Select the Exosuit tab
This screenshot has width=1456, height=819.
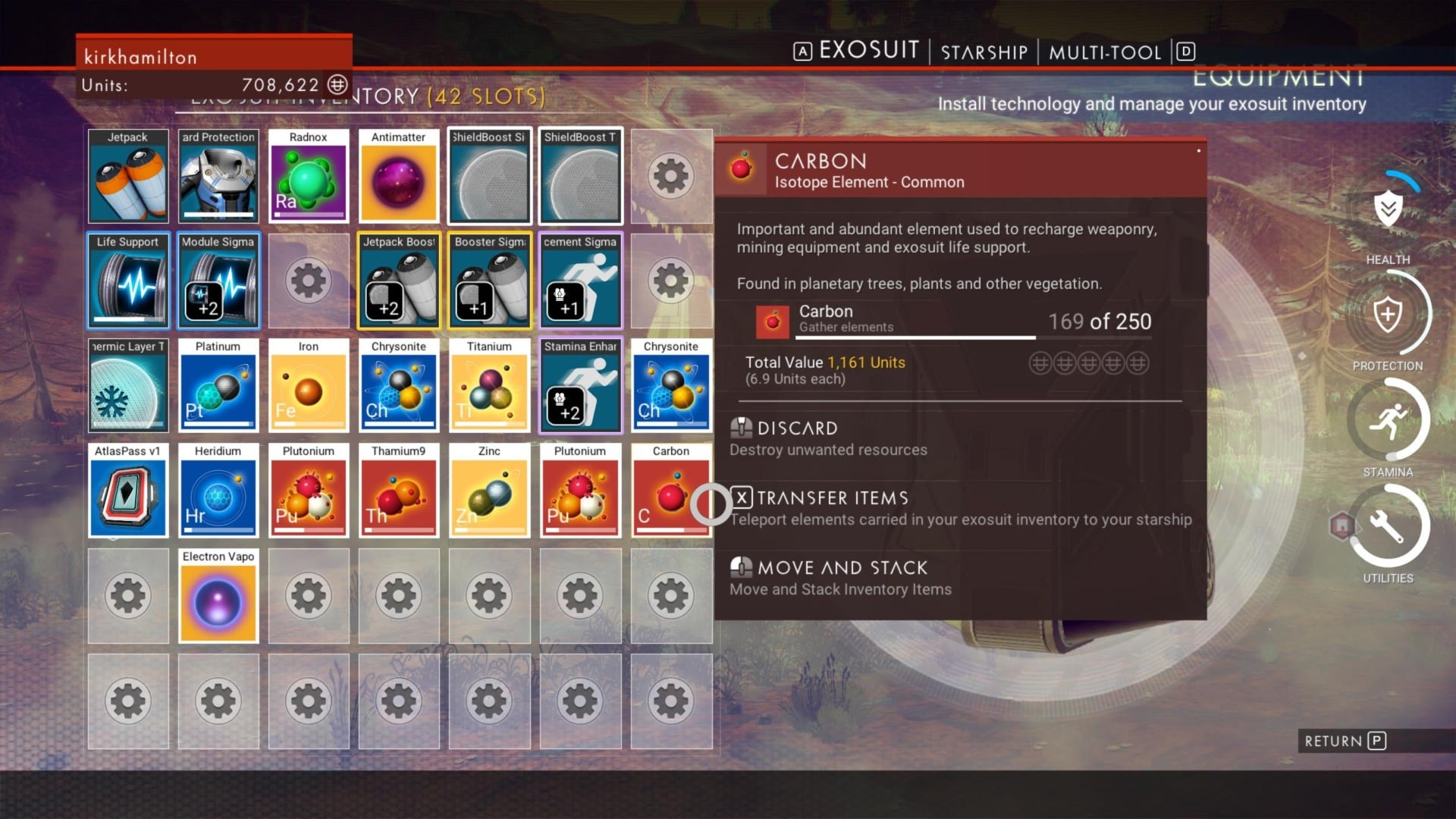tap(868, 50)
